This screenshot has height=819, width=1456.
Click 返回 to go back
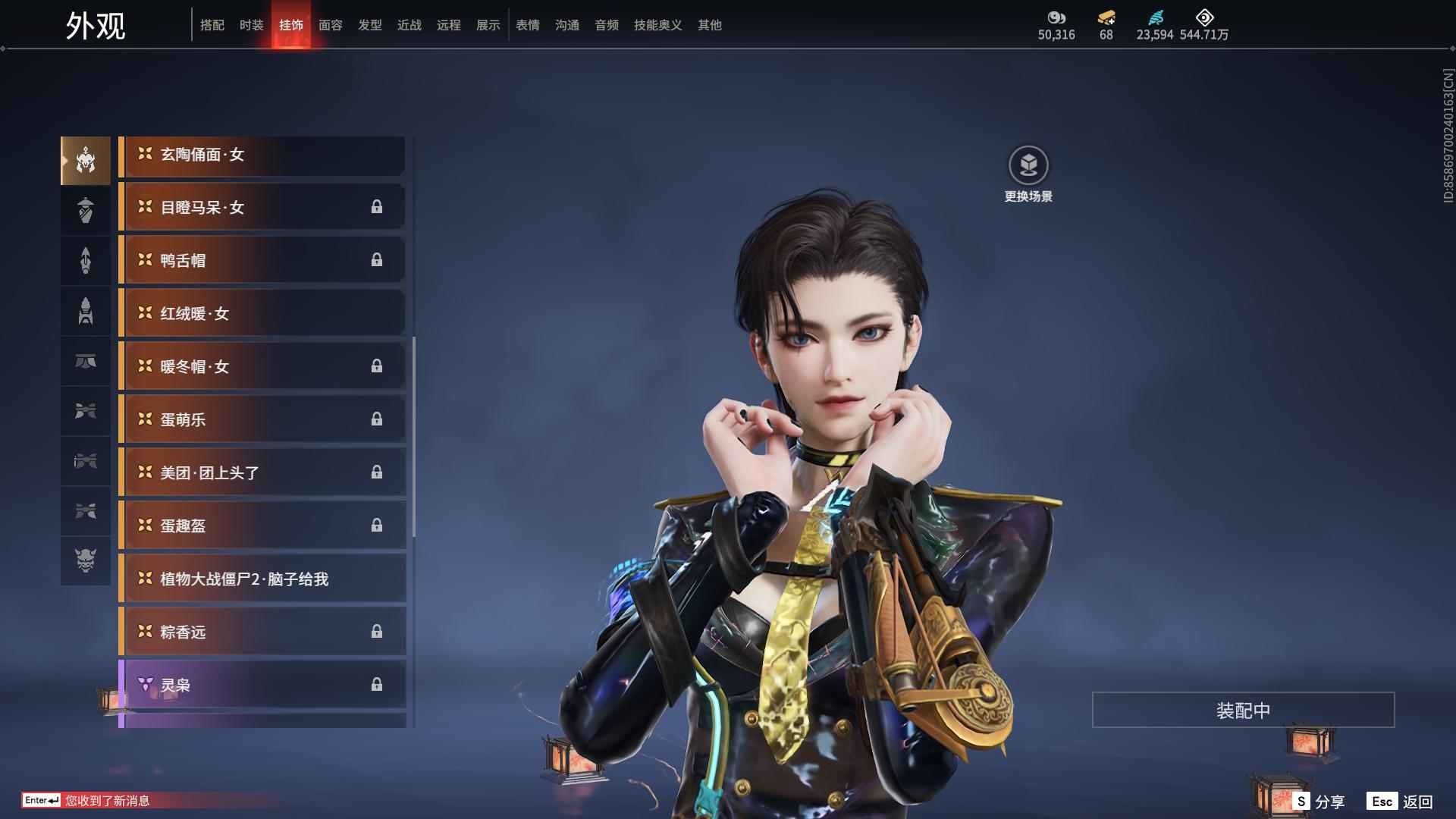point(1400,801)
